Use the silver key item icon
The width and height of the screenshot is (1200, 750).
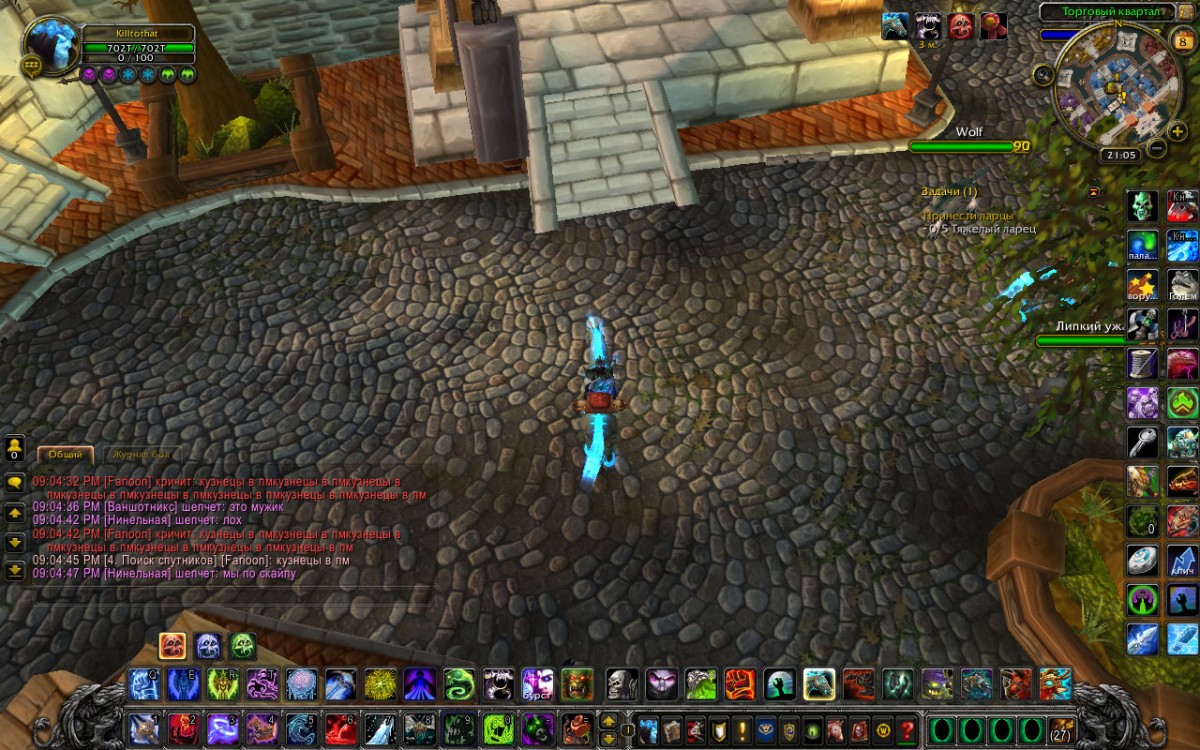point(1142,441)
